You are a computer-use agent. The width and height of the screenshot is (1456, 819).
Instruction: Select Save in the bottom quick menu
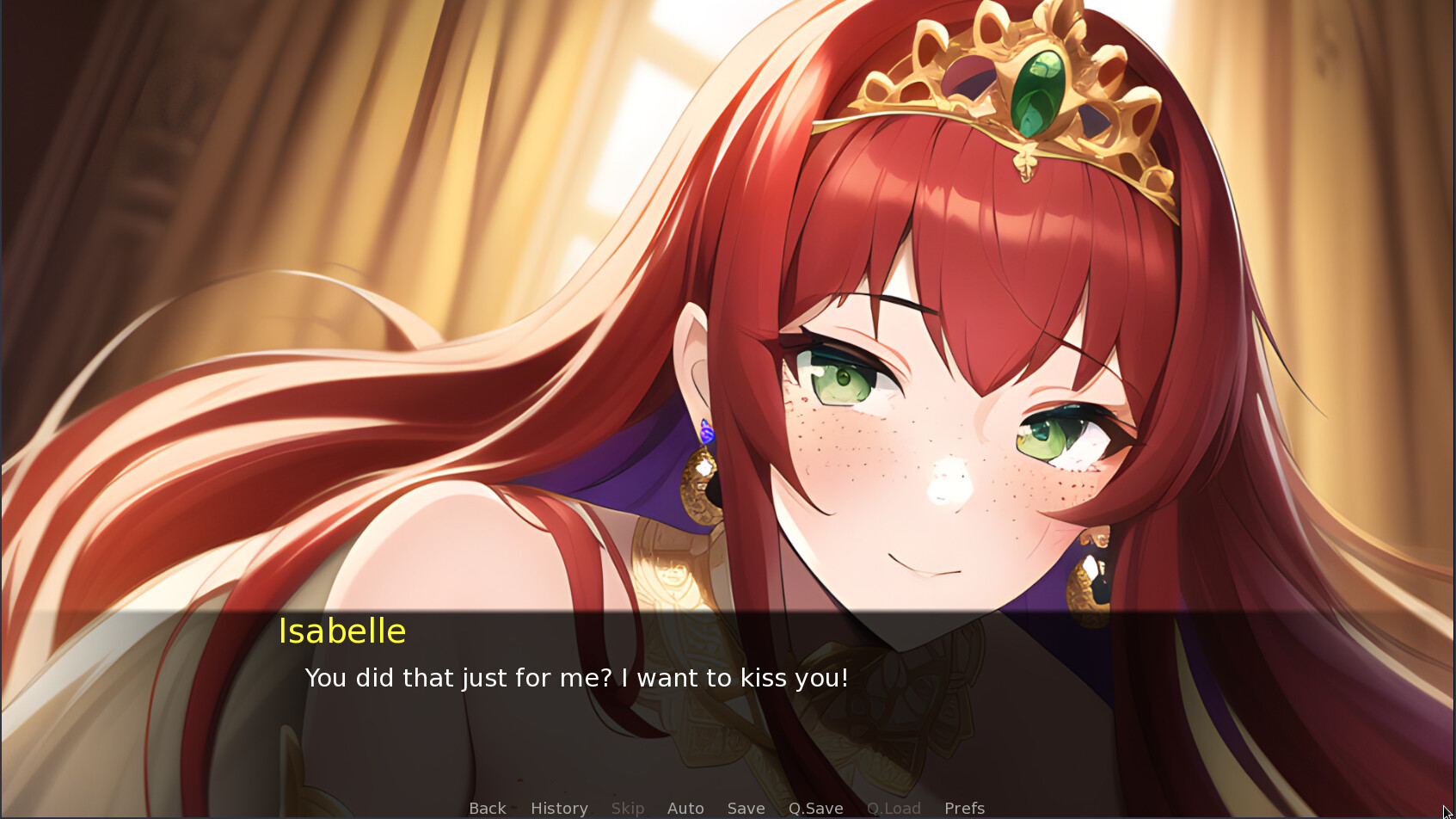pyautogui.click(x=746, y=807)
